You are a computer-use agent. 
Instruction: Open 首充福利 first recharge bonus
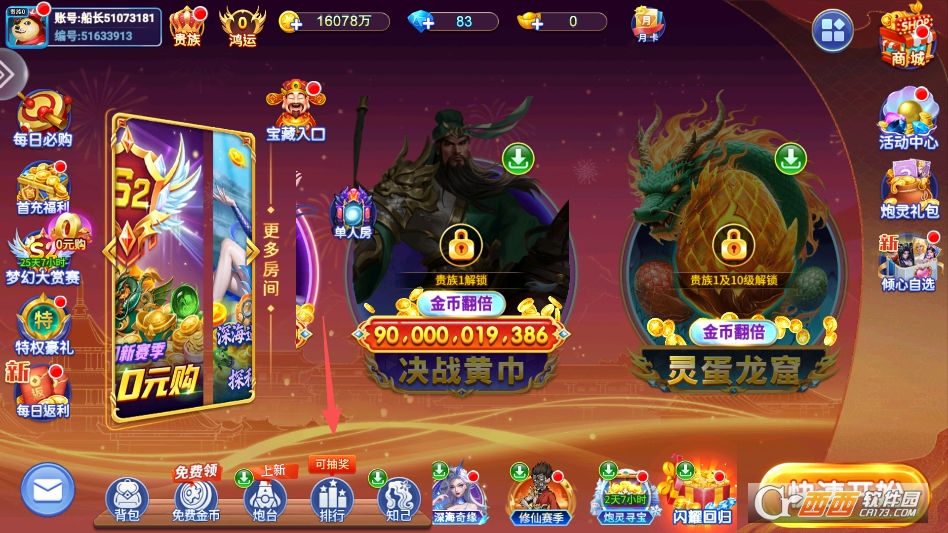click(x=43, y=186)
